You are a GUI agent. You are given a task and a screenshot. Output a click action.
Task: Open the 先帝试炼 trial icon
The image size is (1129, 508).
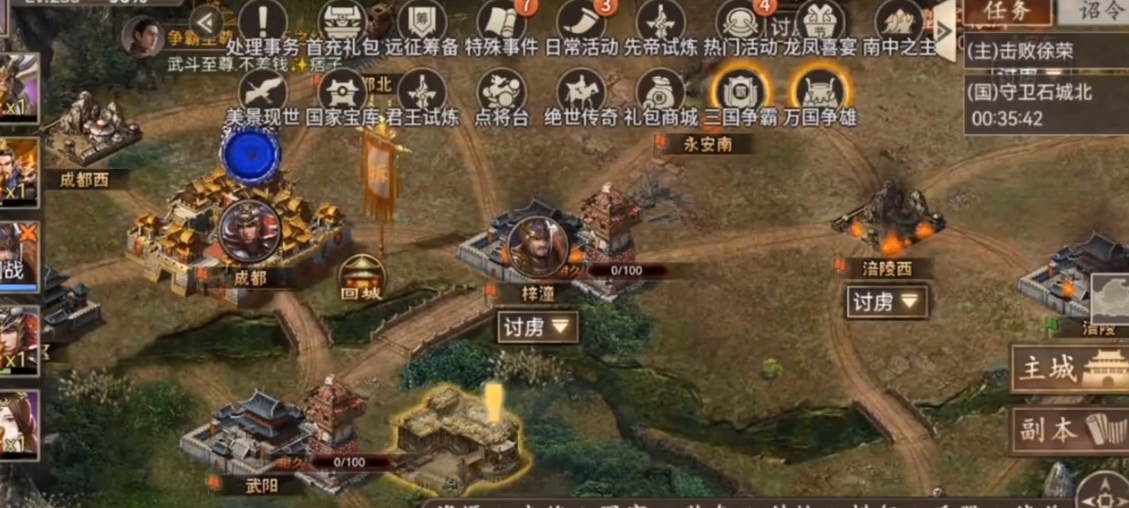661,23
